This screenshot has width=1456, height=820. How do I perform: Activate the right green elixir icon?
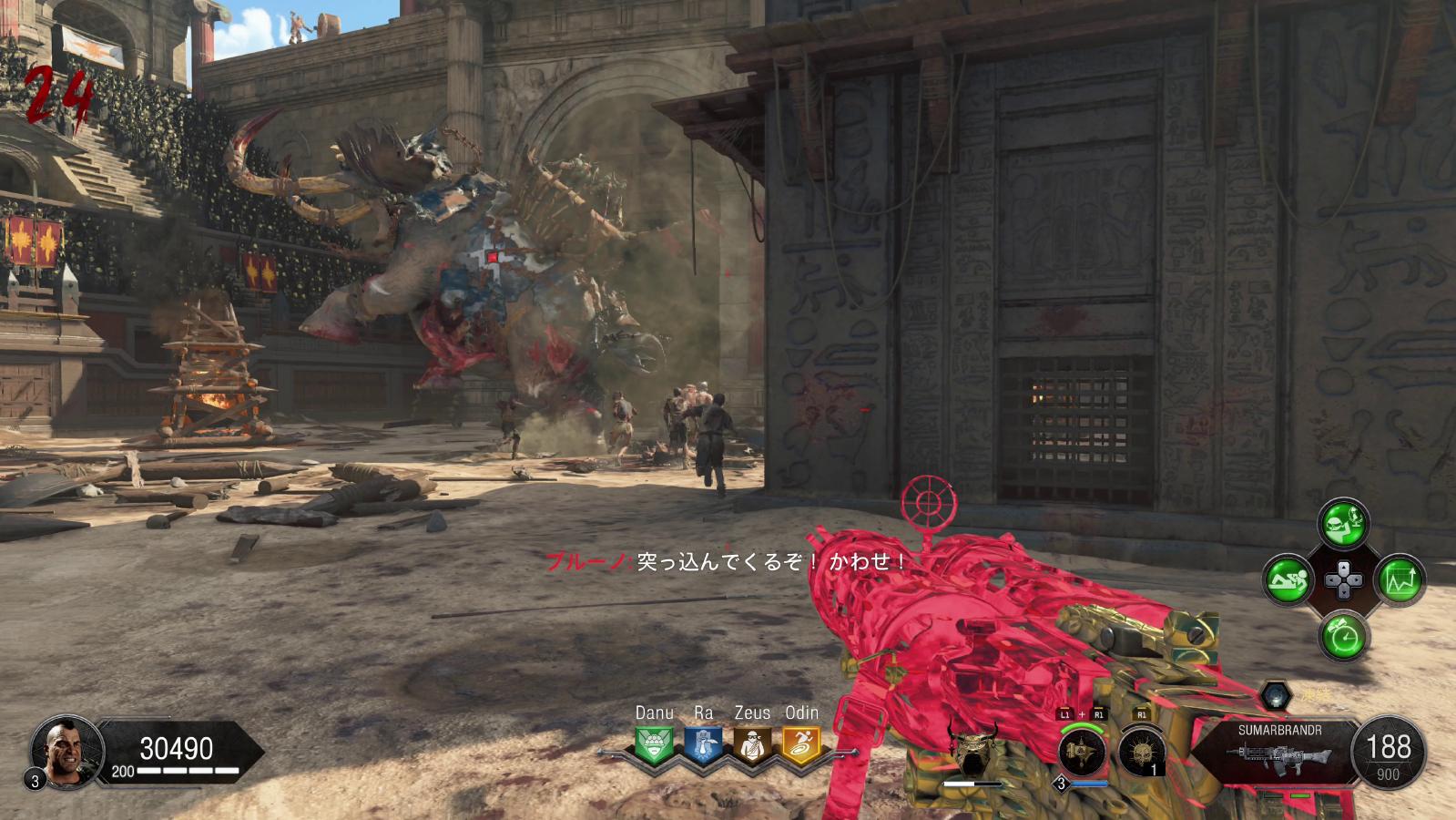point(1399,579)
